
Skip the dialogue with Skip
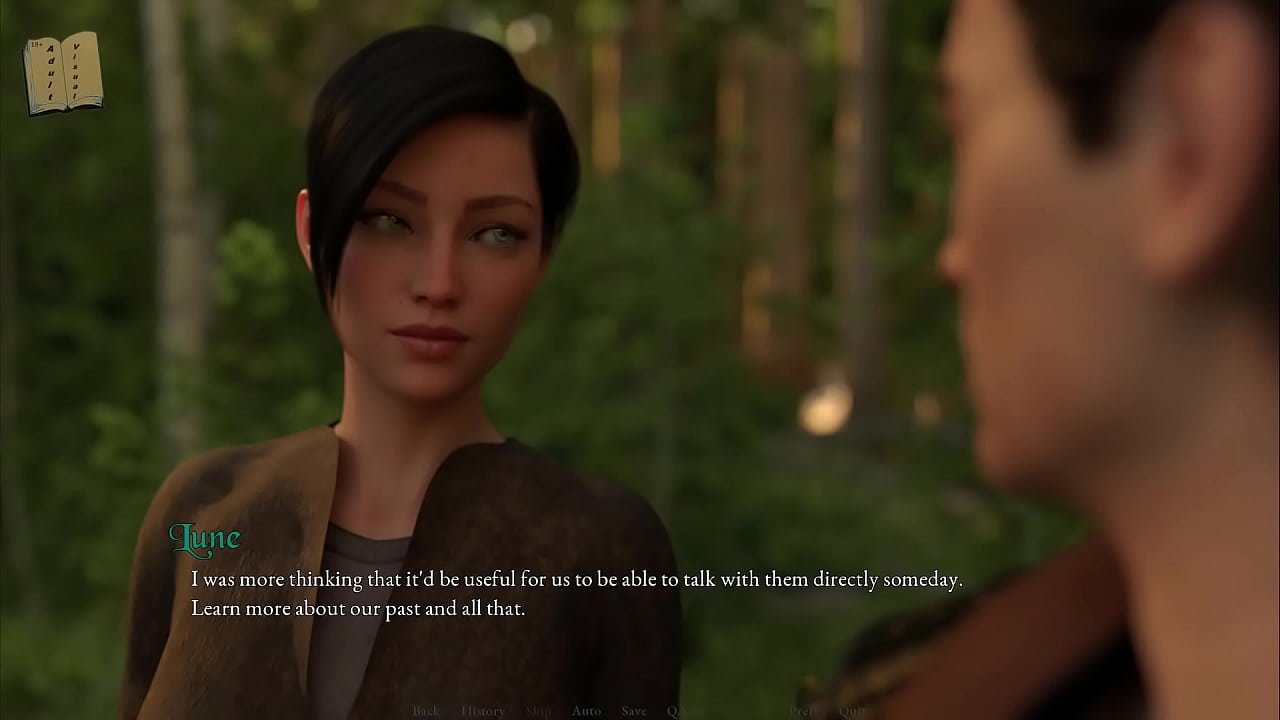(538, 711)
